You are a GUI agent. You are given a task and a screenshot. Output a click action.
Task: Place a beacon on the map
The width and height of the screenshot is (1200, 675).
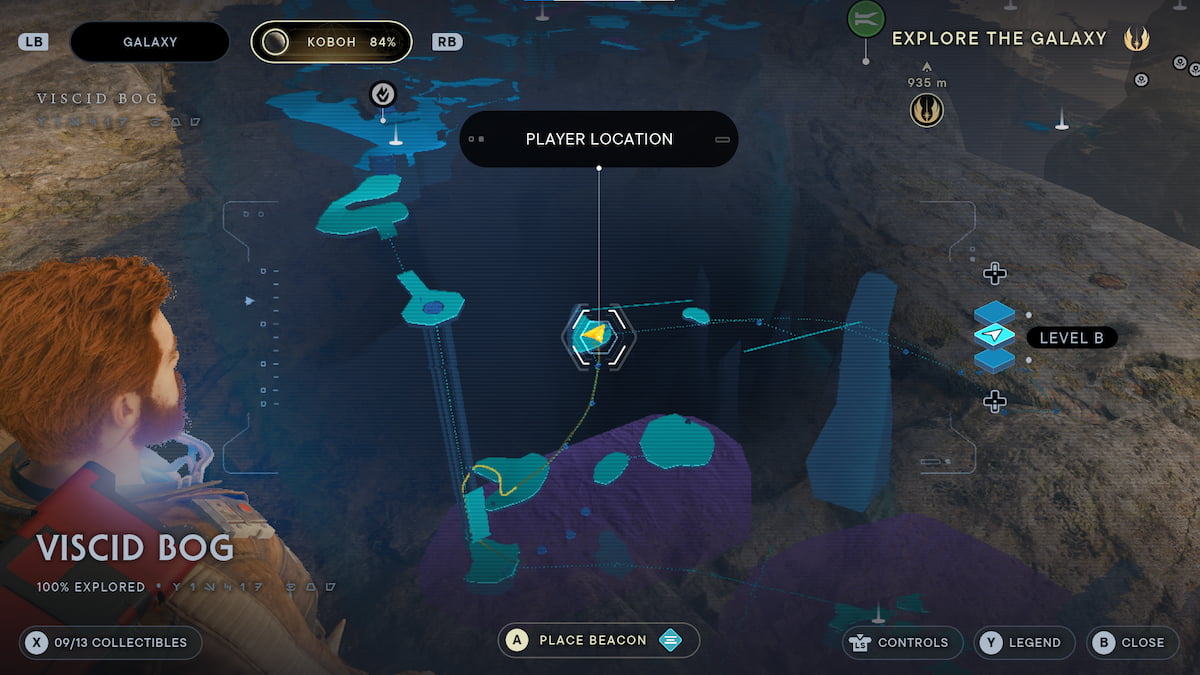point(598,640)
